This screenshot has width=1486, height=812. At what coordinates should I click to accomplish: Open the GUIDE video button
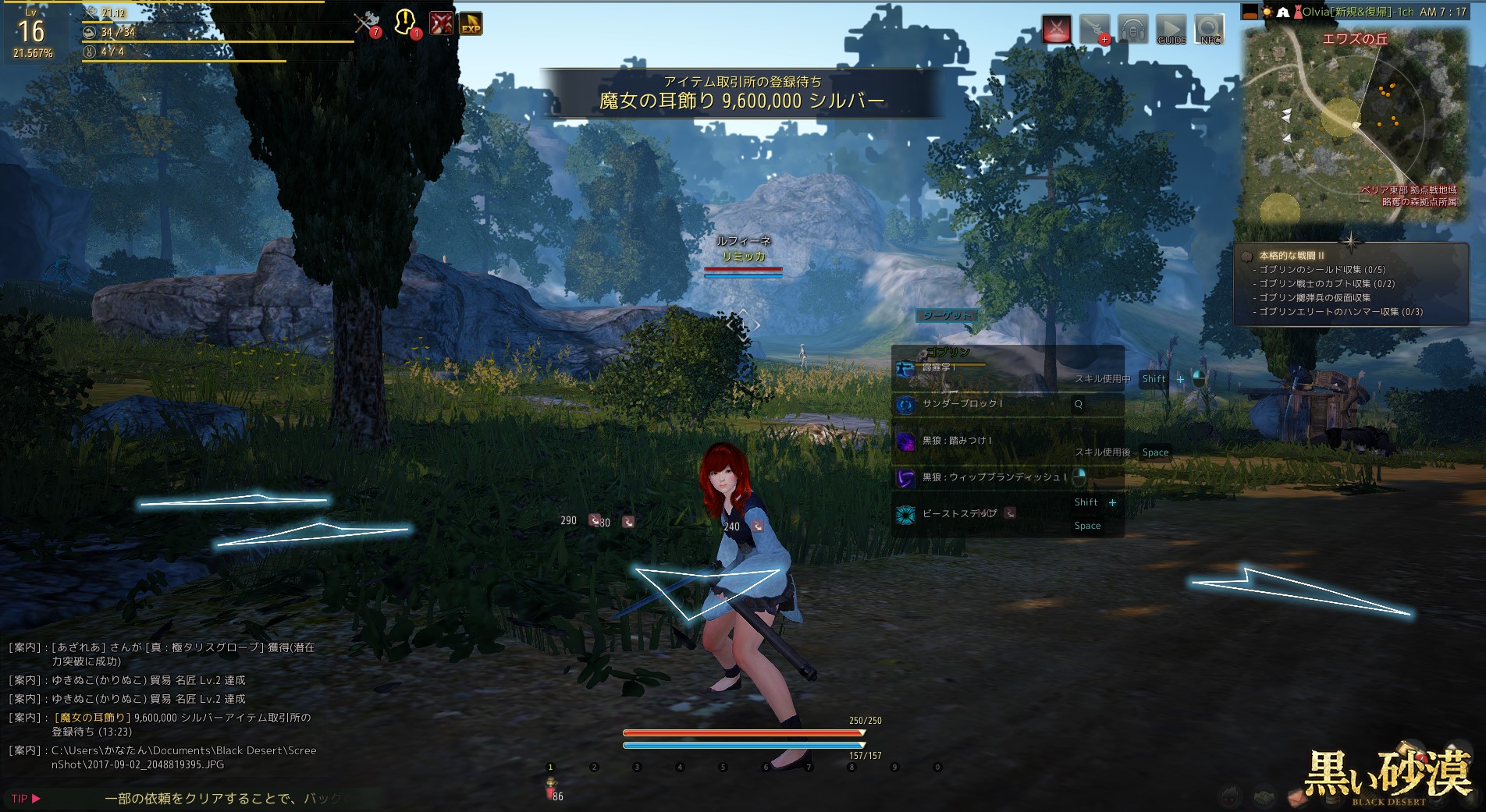click(x=1171, y=30)
